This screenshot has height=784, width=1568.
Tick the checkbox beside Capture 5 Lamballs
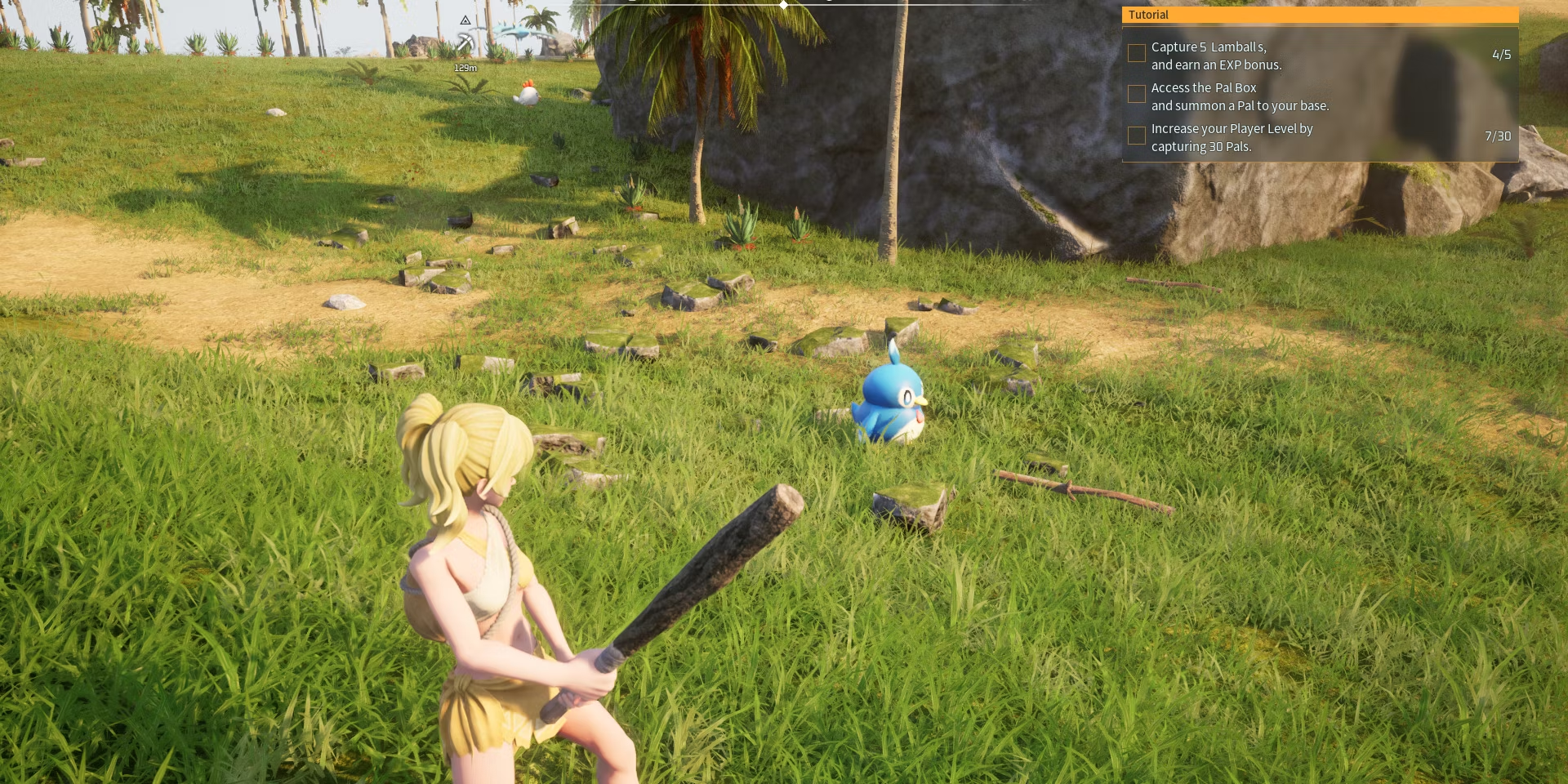pyautogui.click(x=1136, y=53)
